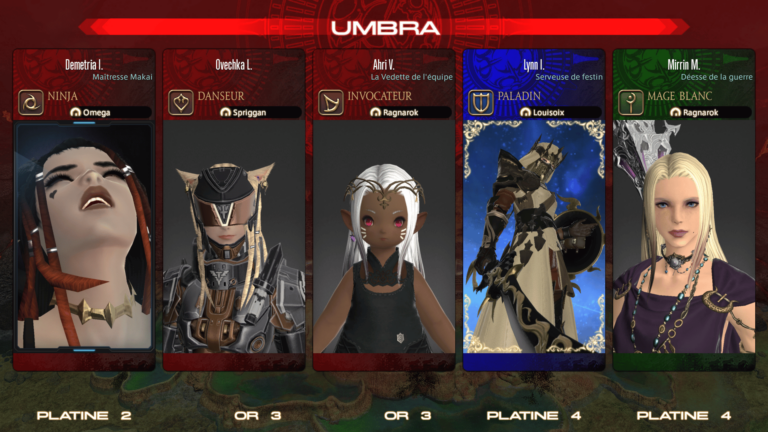768x432 pixels.
Task: Select Demetria I.'s ninja portrait card
Action: pos(84,237)
